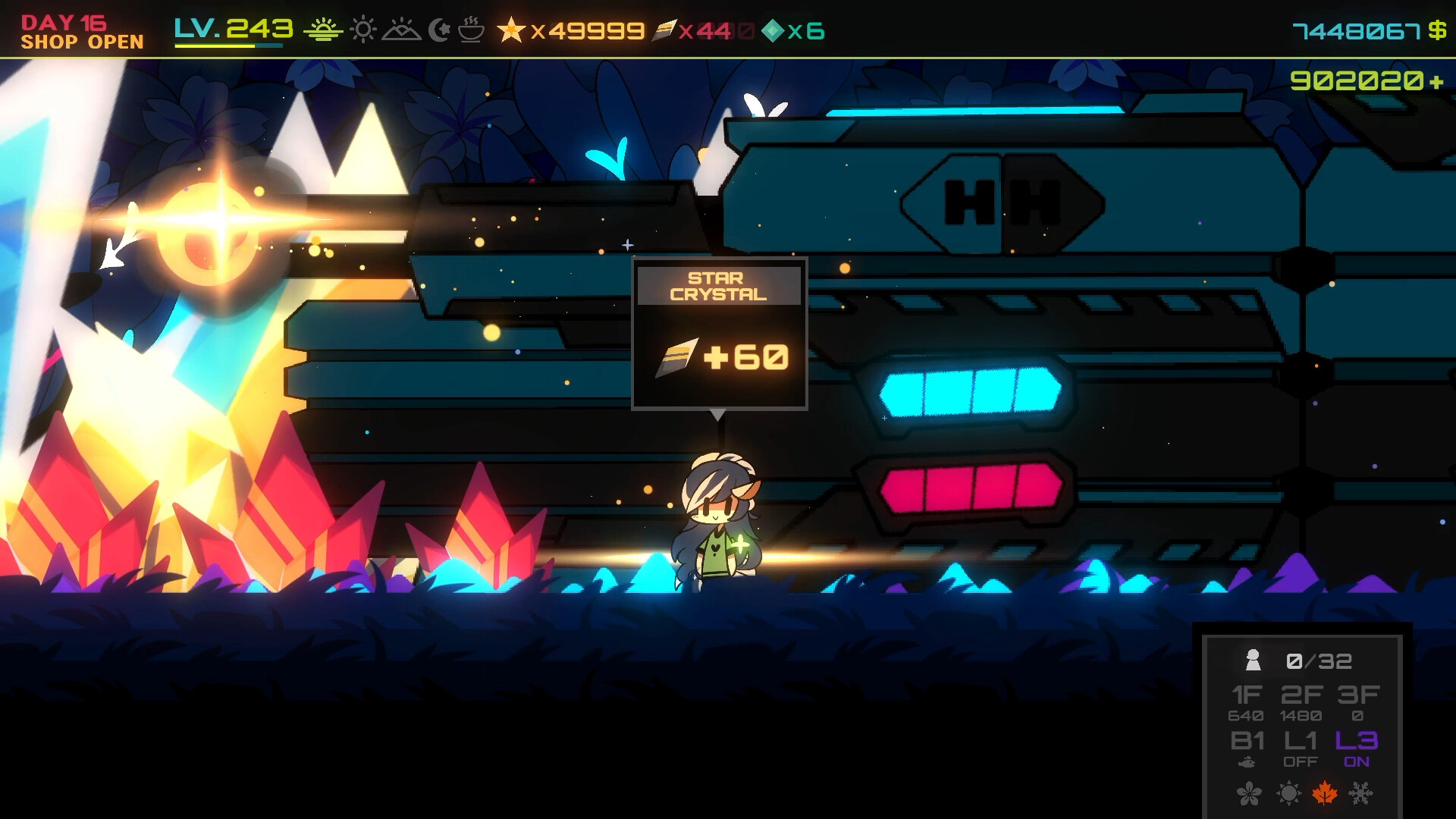This screenshot has width=1456, height=819.
Task: Click the orange autumn leaf icon
Action: [1324, 794]
